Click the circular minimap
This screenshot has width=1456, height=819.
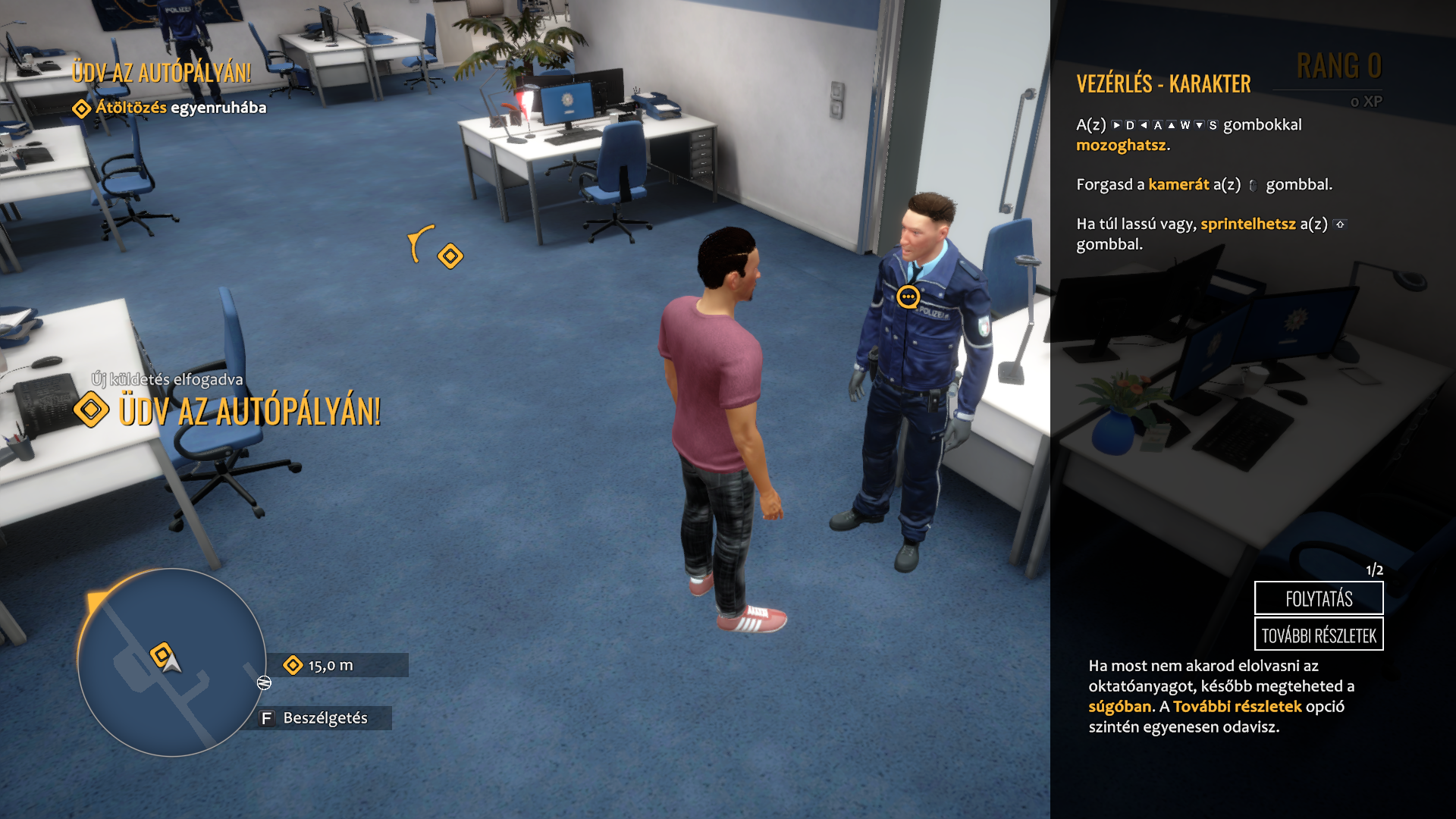[x=172, y=663]
